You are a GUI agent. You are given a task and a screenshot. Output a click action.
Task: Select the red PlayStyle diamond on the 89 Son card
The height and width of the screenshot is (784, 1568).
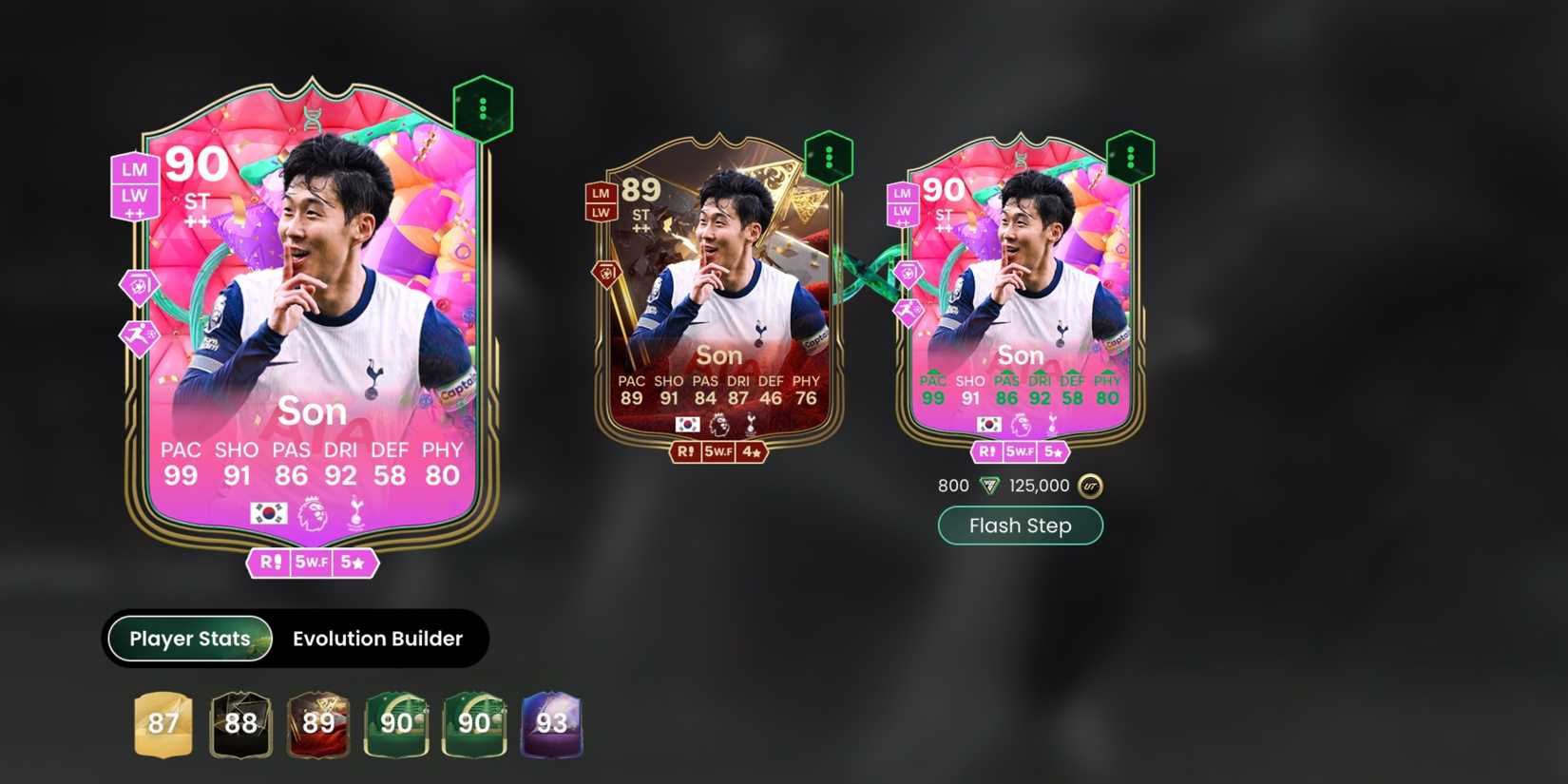point(606,275)
